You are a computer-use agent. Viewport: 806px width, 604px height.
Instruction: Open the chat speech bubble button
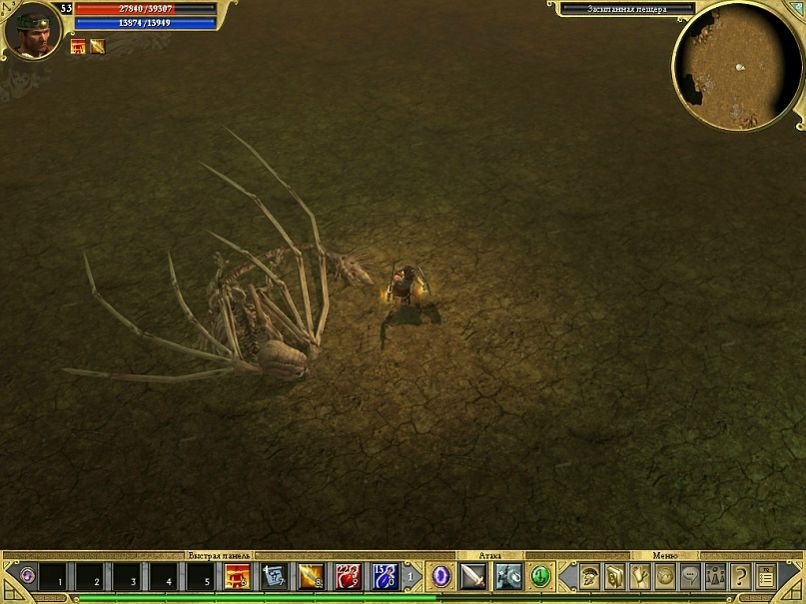click(690, 576)
